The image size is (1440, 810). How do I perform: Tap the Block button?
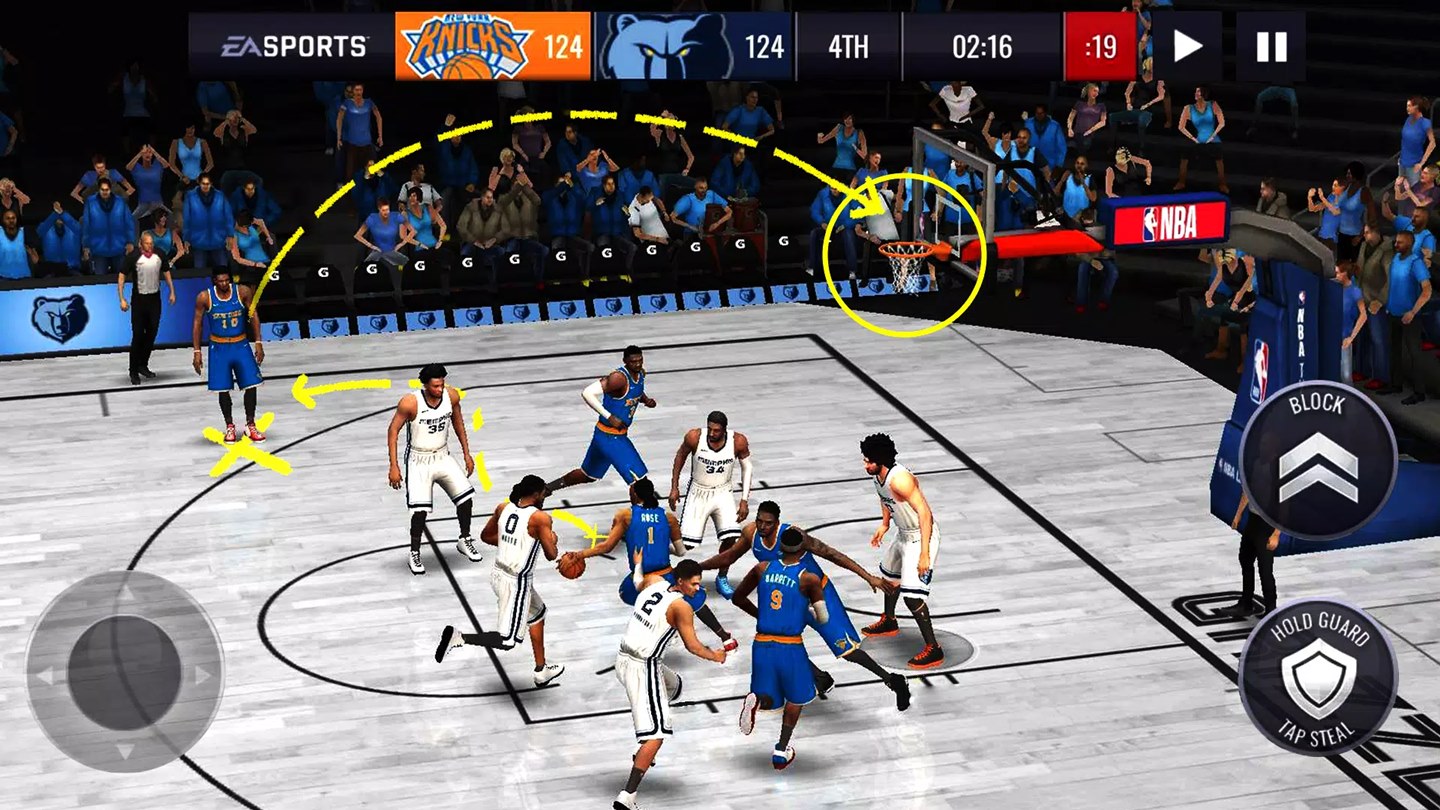[x=1318, y=460]
